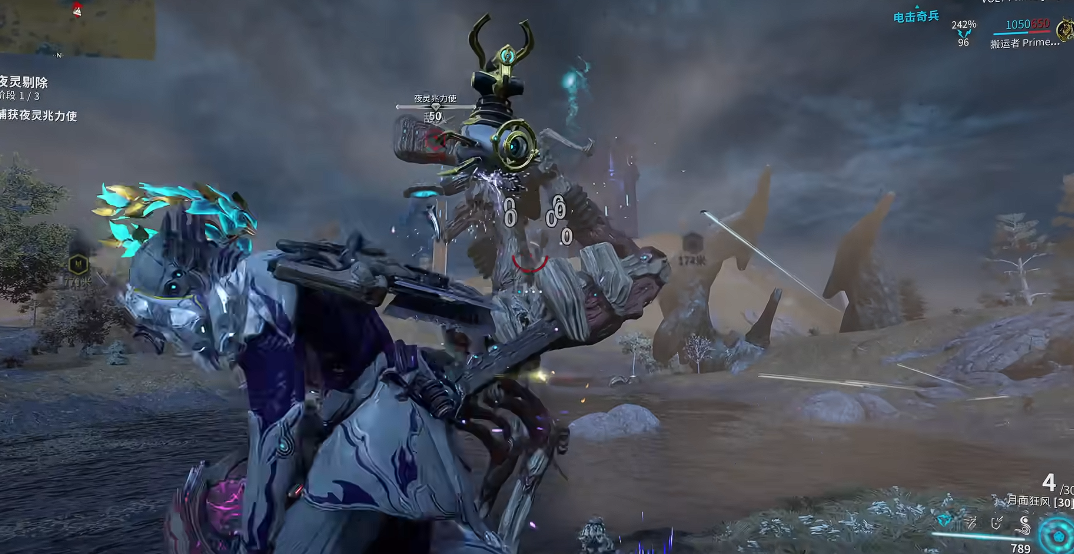Viewport: 1074px width, 554px height.
Task: Open the 夜灵剔除 objective tracker
Action: 25,82
